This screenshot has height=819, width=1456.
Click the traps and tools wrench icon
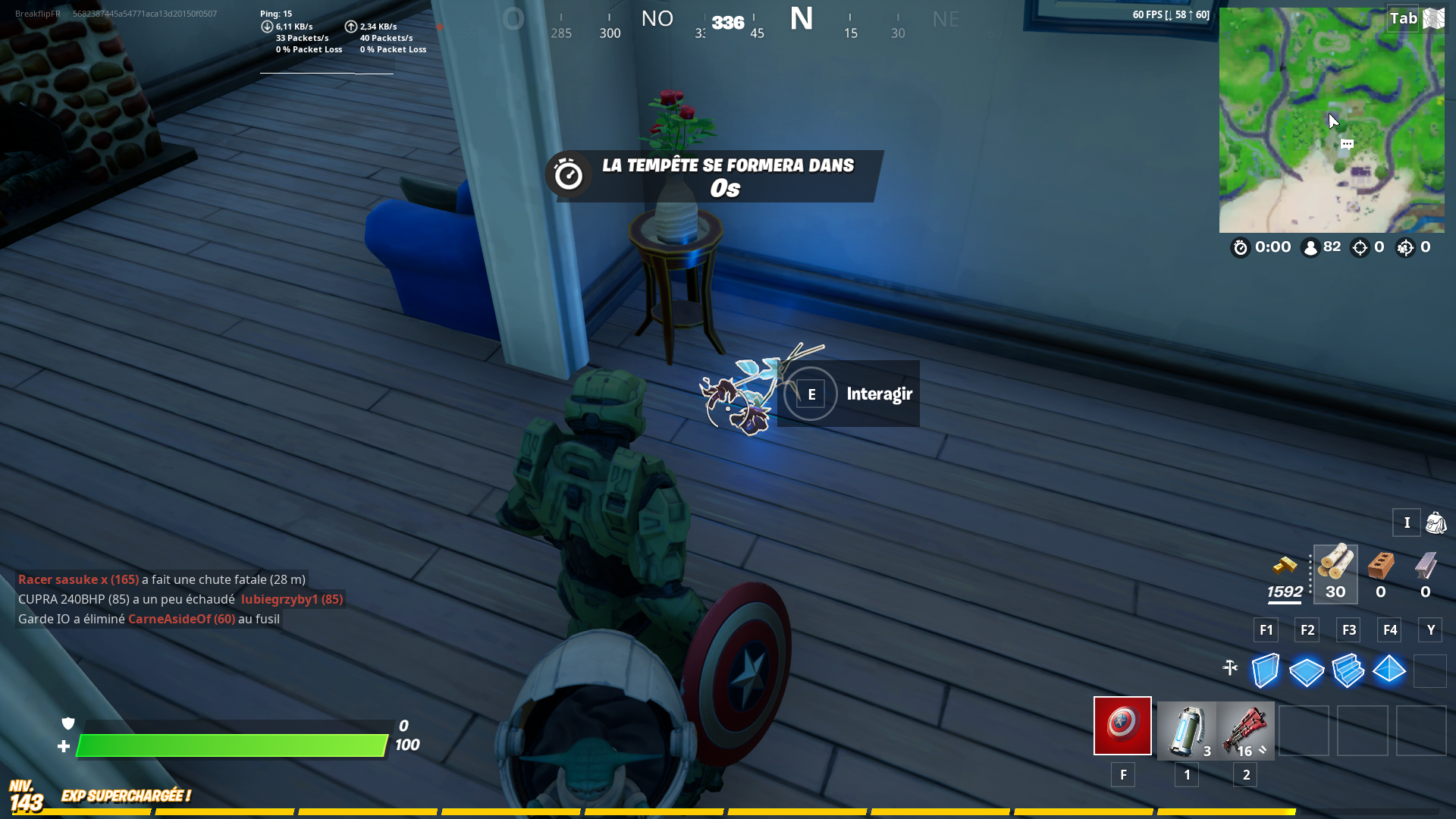pyautogui.click(x=1229, y=669)
